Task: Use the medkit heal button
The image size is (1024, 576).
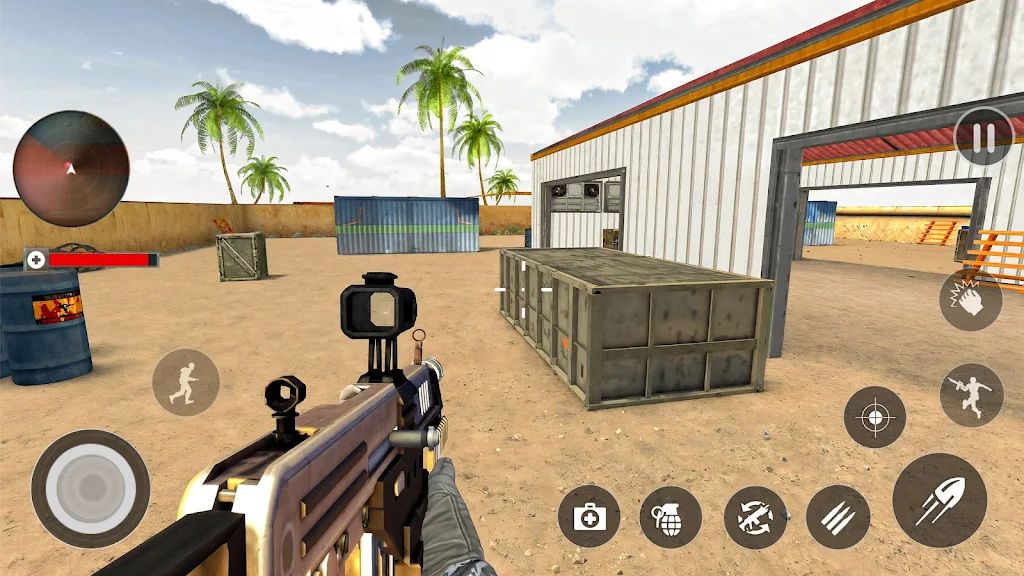Action: tap(588, 517)
